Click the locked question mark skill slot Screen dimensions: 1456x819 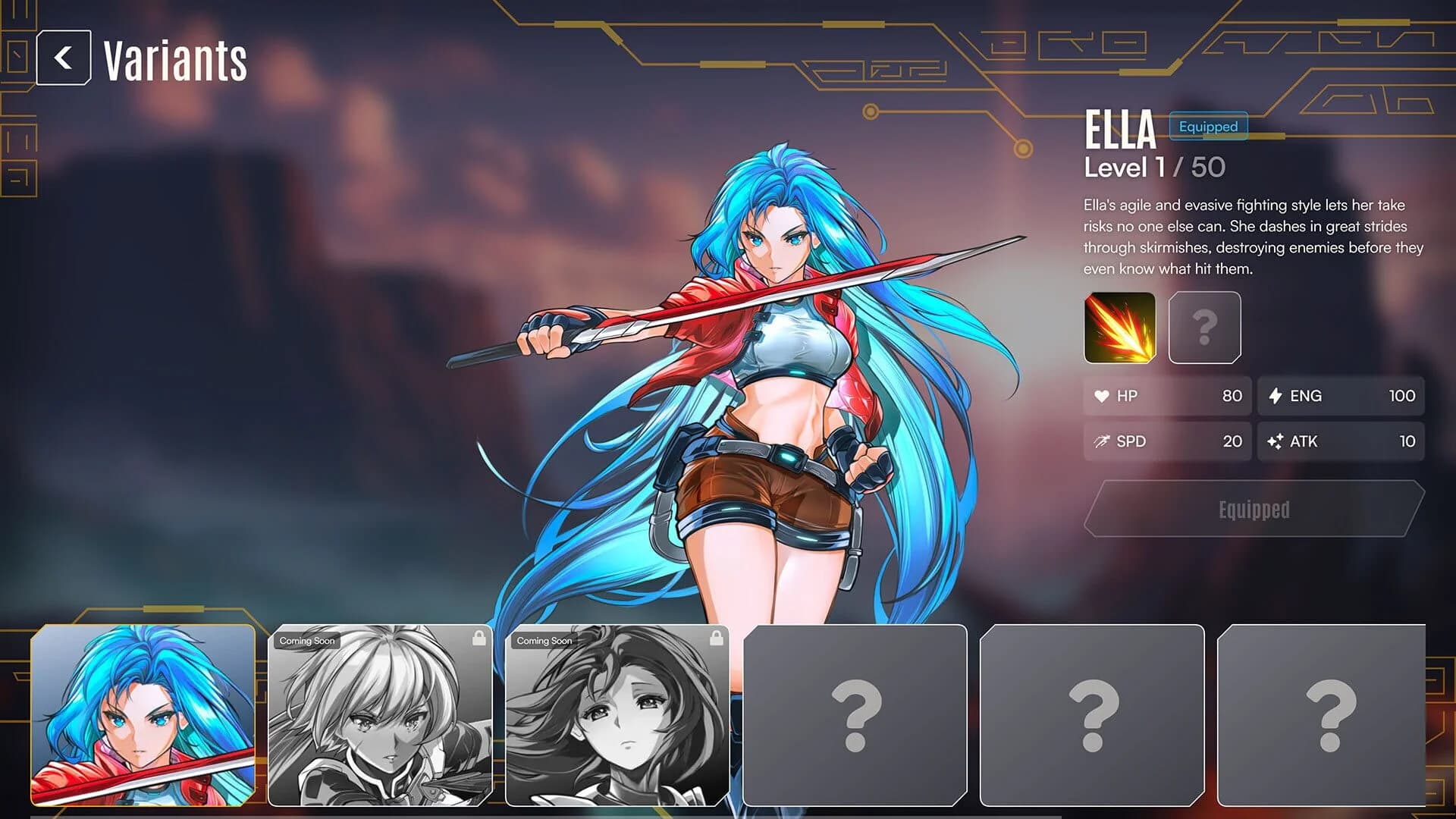coord(1206,328)
